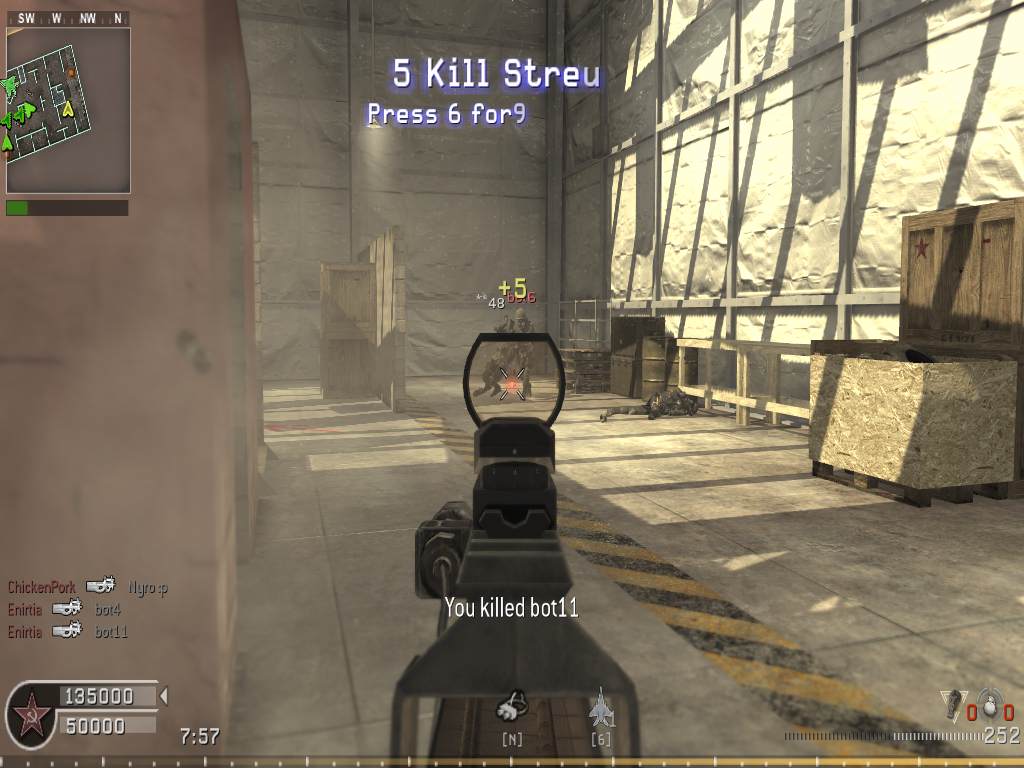Call in the airstrike jet icon
This screenshot has width=1024, height=768.
pyautogui.click(x=600, y=708)
